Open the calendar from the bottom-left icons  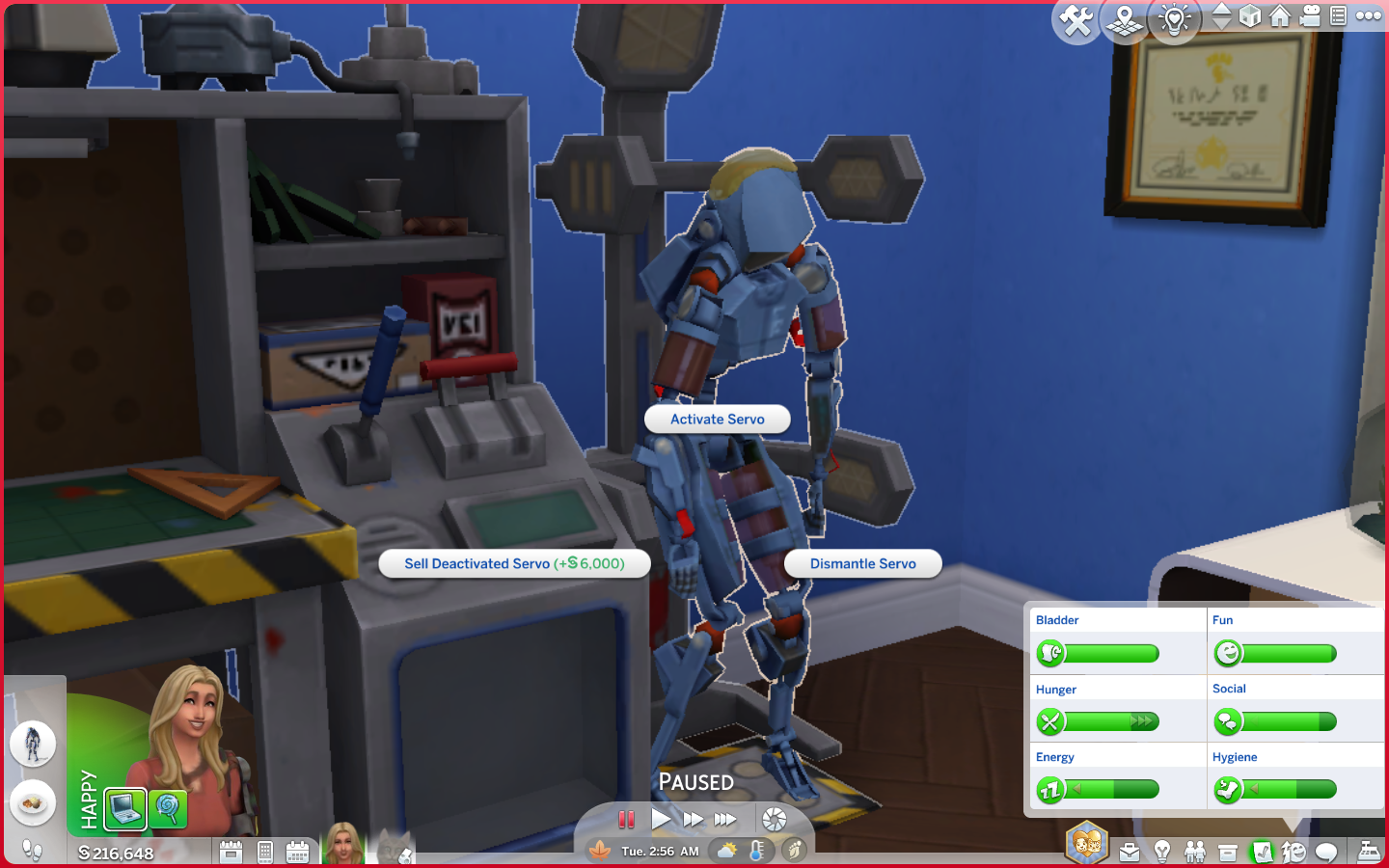(299, 854)
